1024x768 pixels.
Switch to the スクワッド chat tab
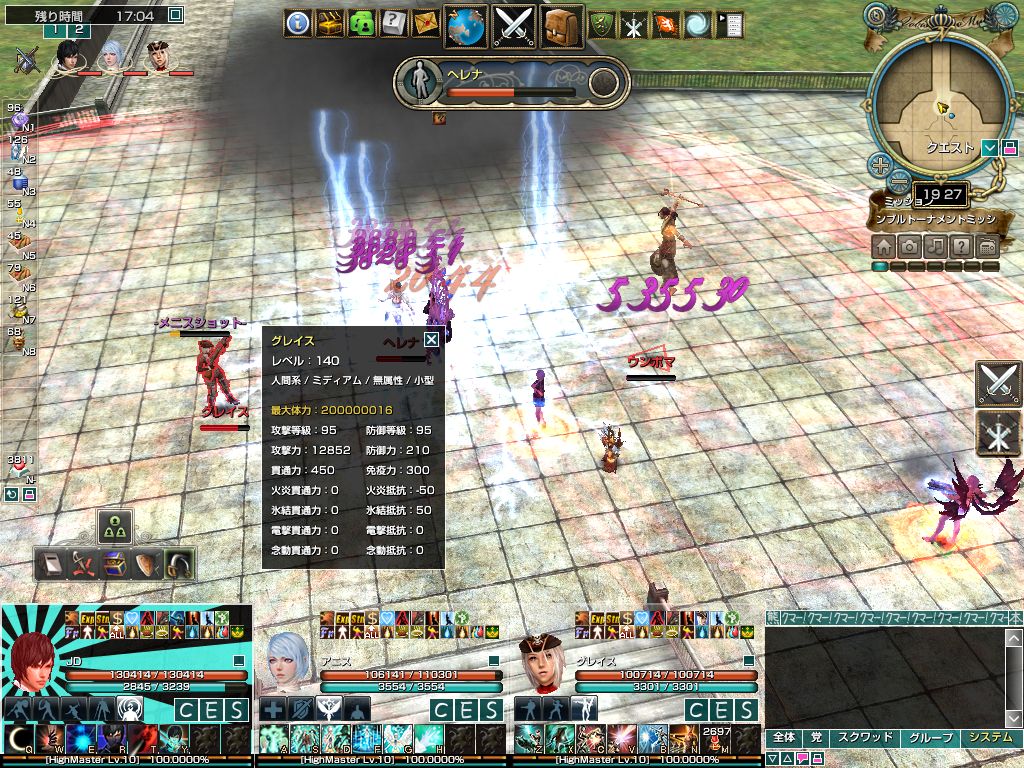pyautogui.click(x=864, y=737)
